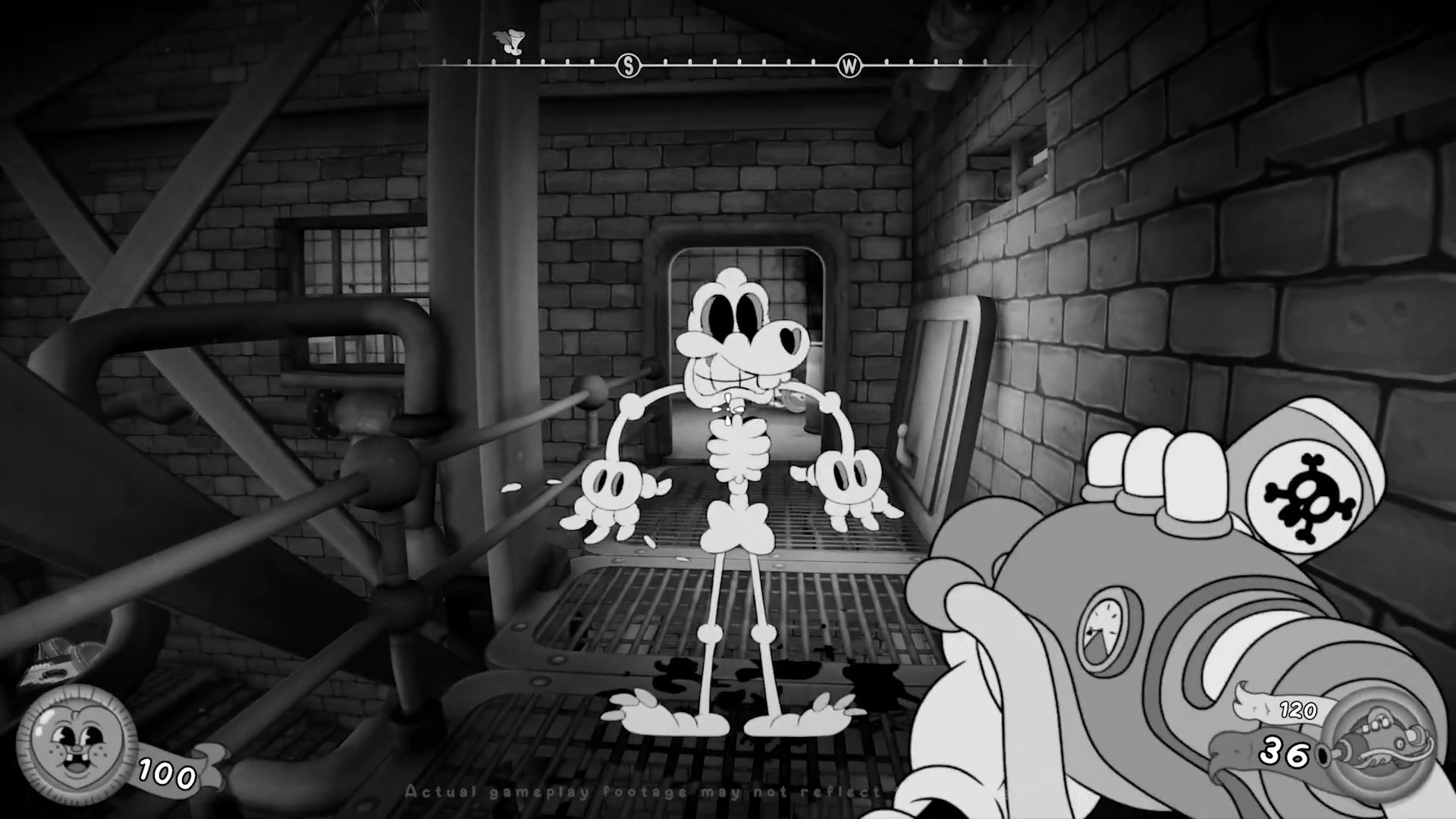Click the circled S on the compass strip
Screen dimensions: 1456x819
click(627, 66)
